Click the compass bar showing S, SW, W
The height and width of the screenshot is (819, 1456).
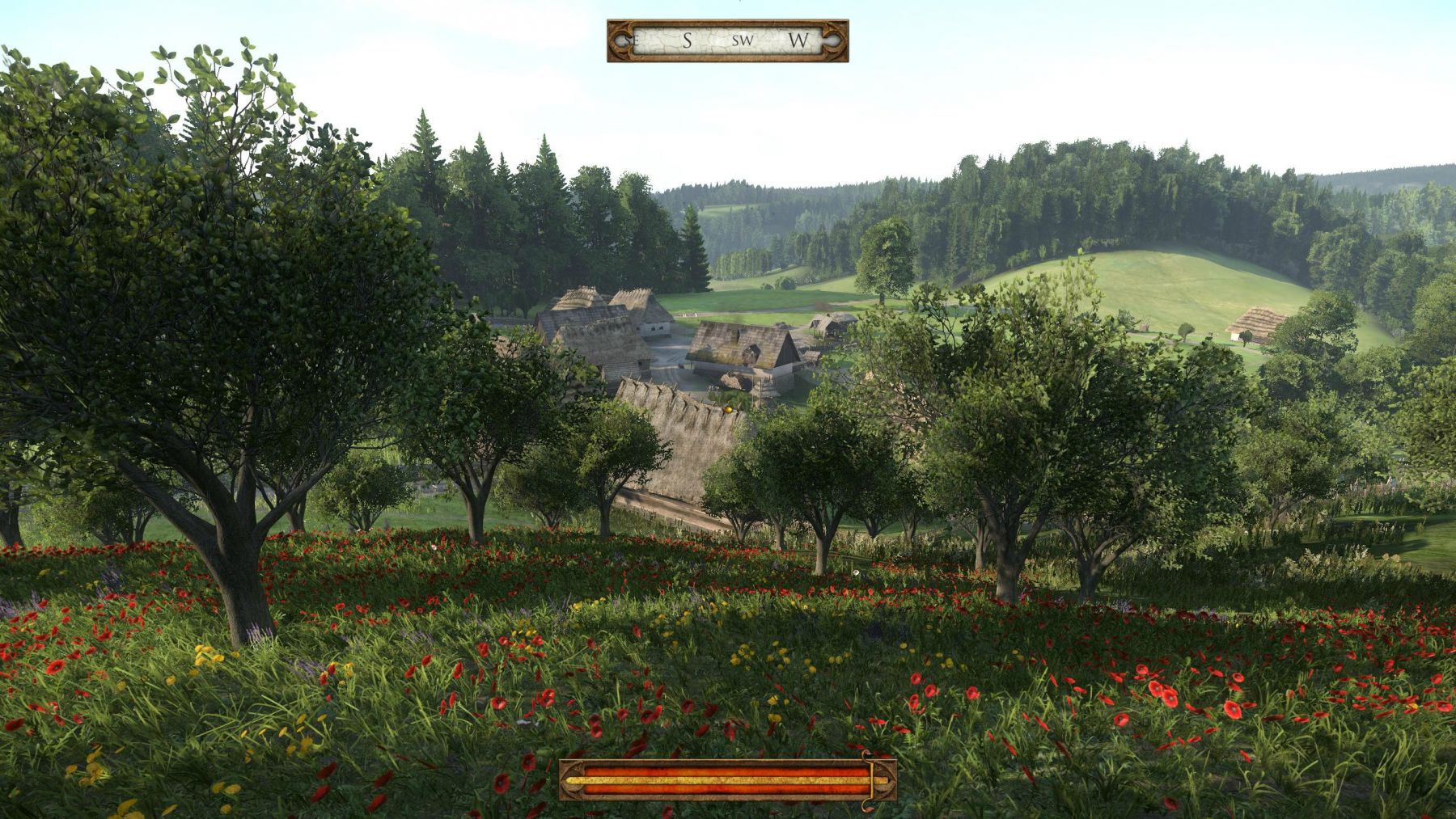(x=727, y=40)
